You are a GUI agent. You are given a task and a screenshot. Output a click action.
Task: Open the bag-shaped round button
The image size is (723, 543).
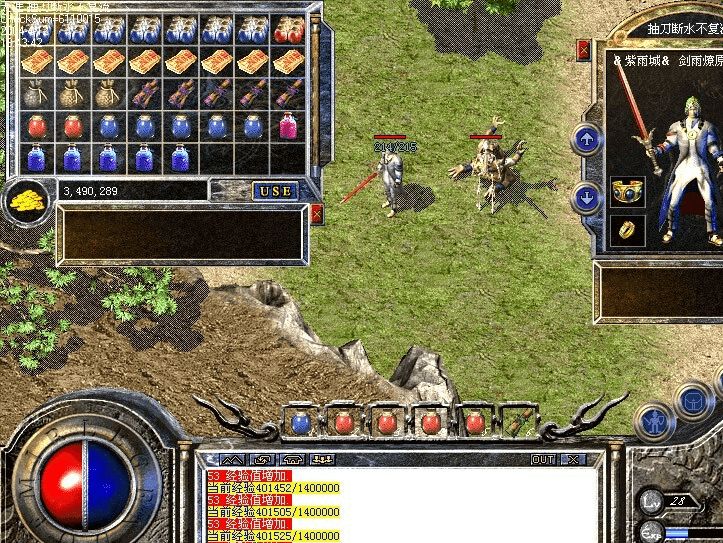(x=693, y=401)
